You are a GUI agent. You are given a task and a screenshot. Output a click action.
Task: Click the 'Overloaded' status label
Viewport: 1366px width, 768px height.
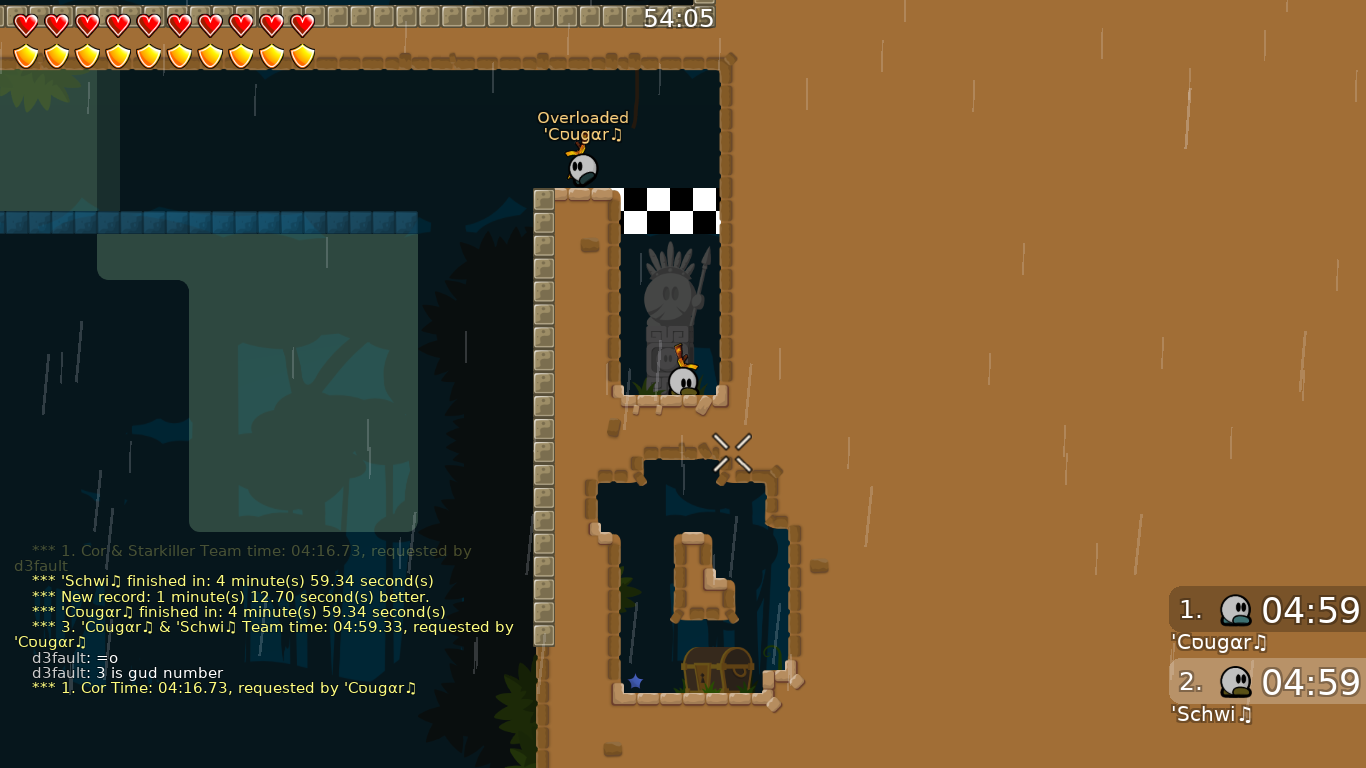click(583, 117)
